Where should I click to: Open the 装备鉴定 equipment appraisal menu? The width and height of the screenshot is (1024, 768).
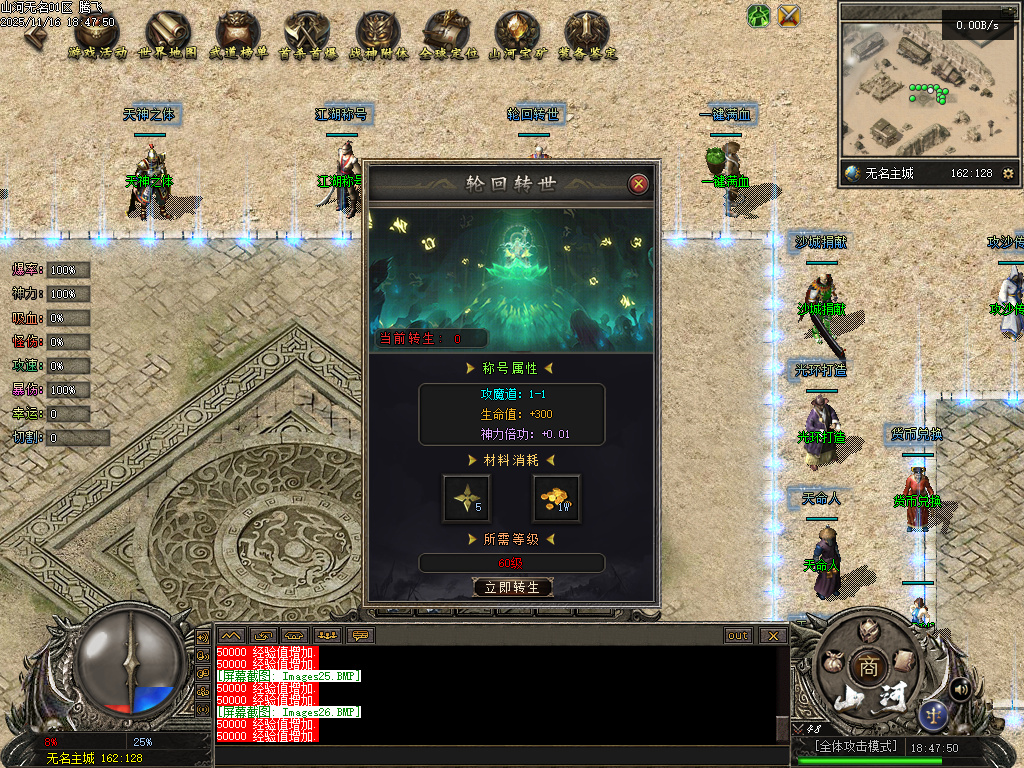point(587,36)
